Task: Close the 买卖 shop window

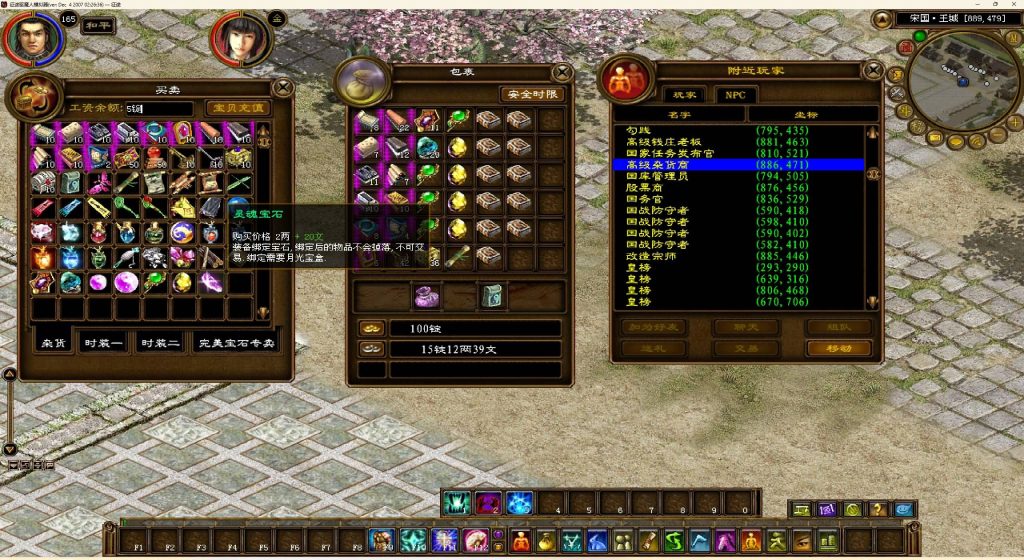Action: click(282, 87)
